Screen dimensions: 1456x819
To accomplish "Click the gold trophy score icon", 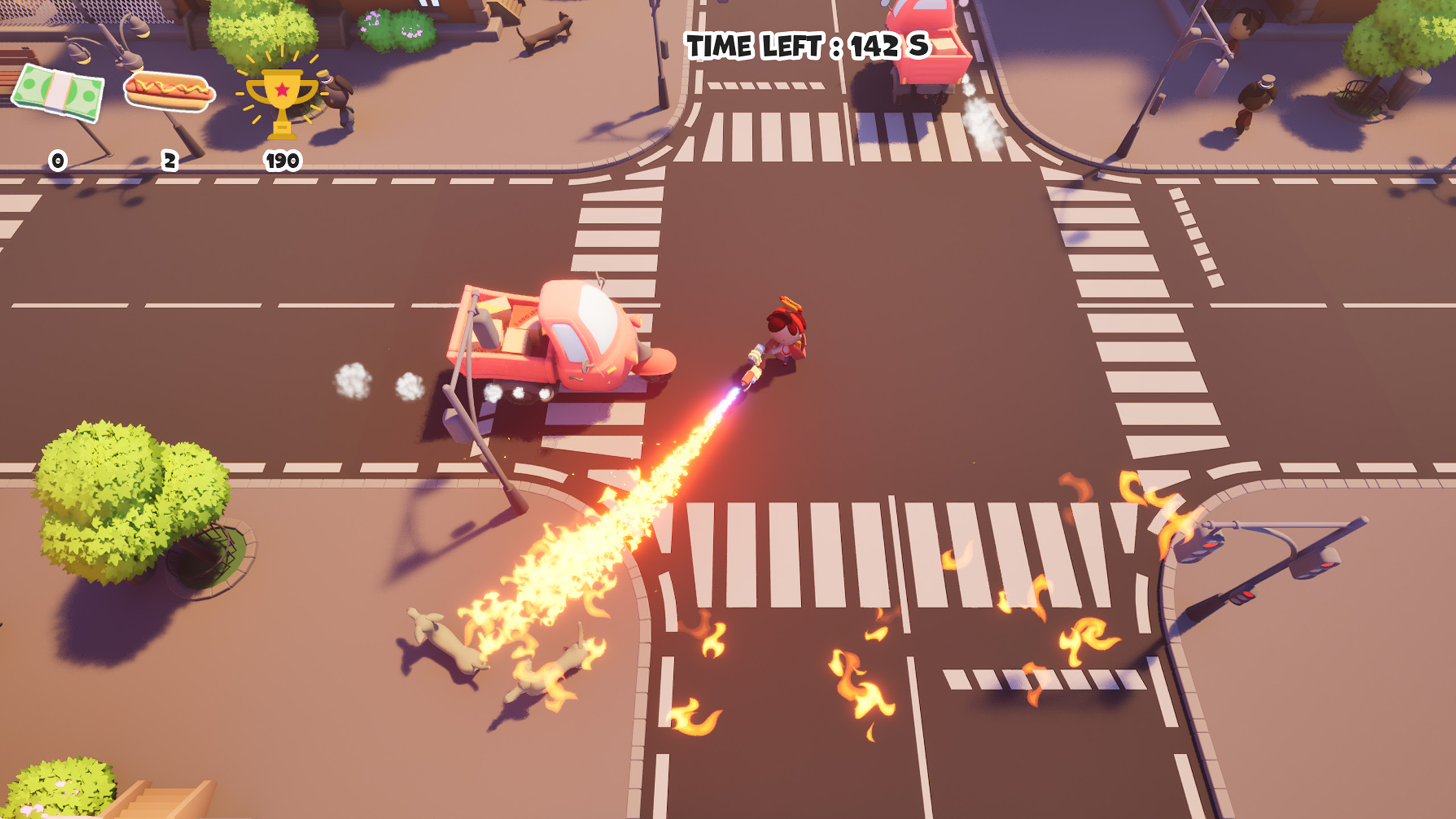I will 282,101.
